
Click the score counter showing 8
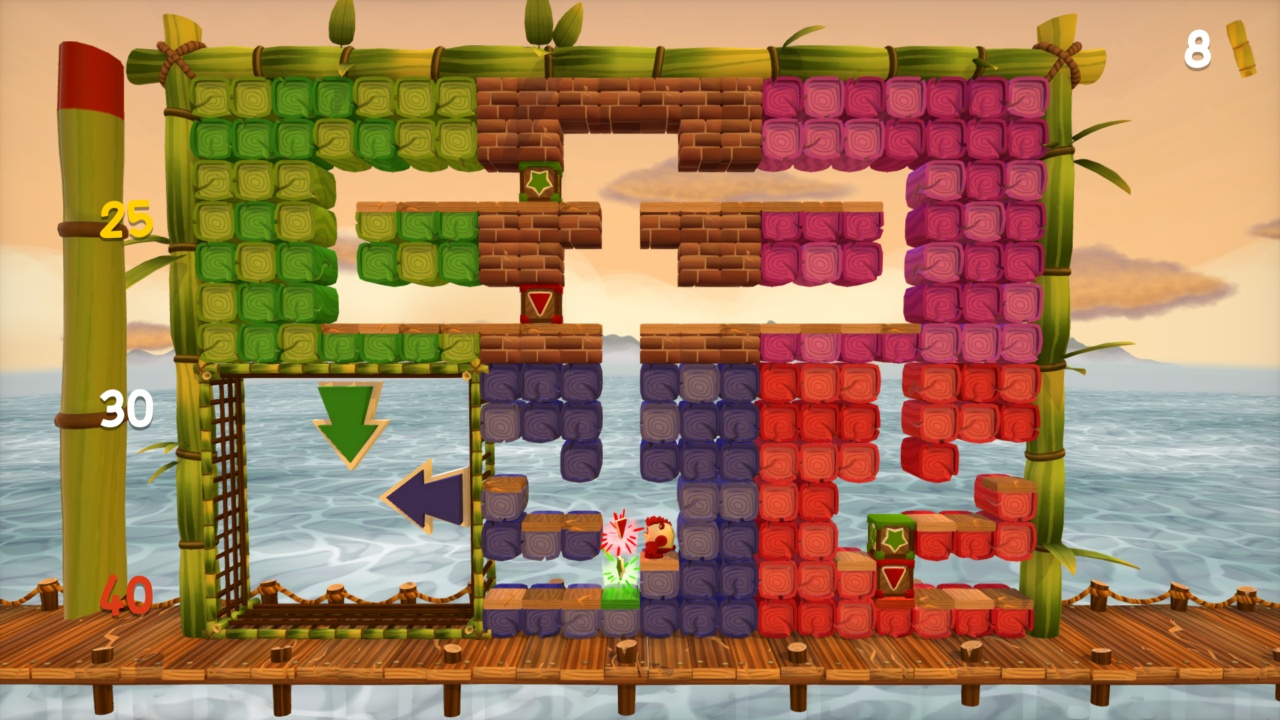[x=1196, y=52]
